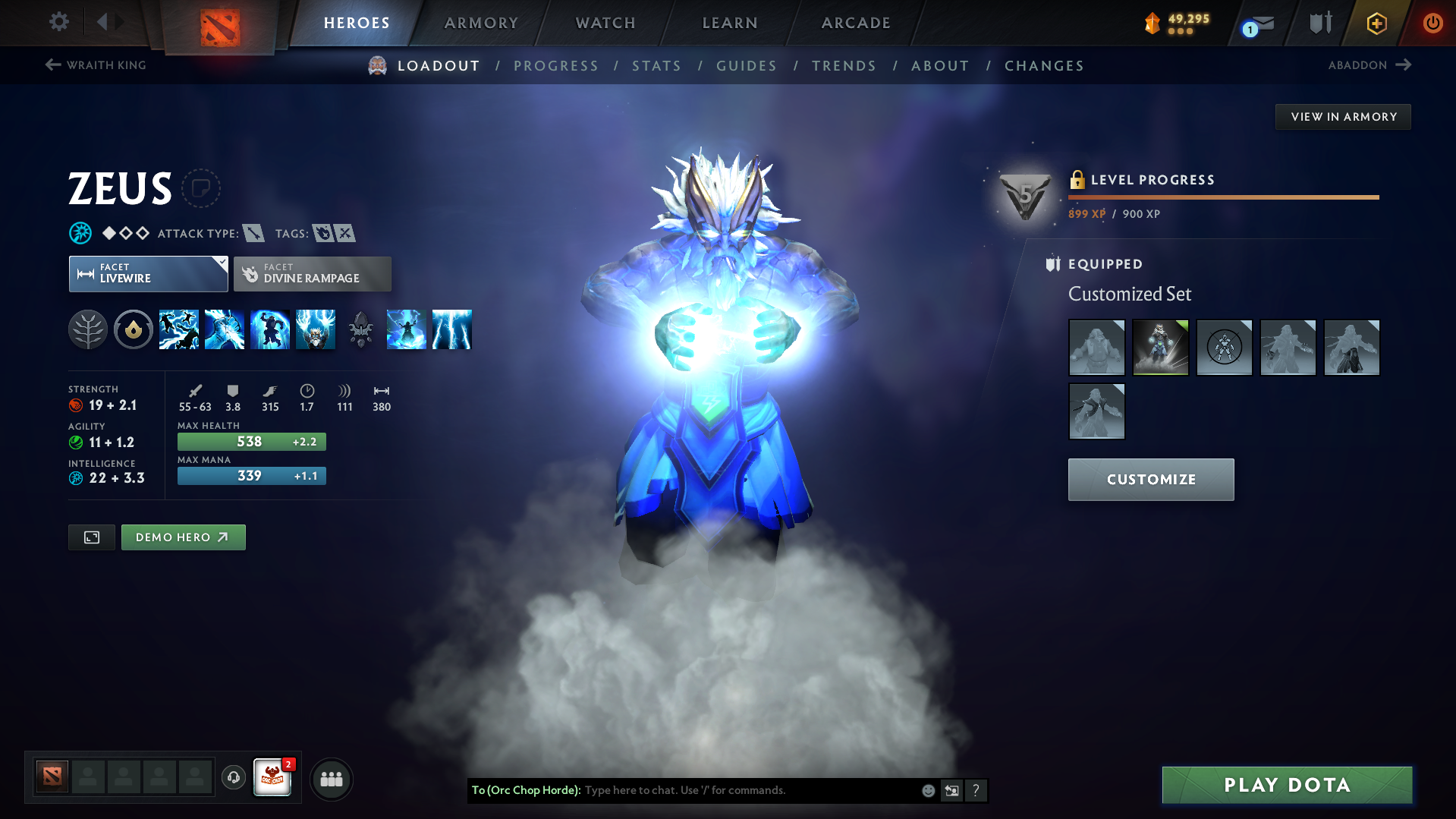Click the ranged attack type icon
Image resolution: width=1456 pixels, height=819 pixels.
click(253, 233)
